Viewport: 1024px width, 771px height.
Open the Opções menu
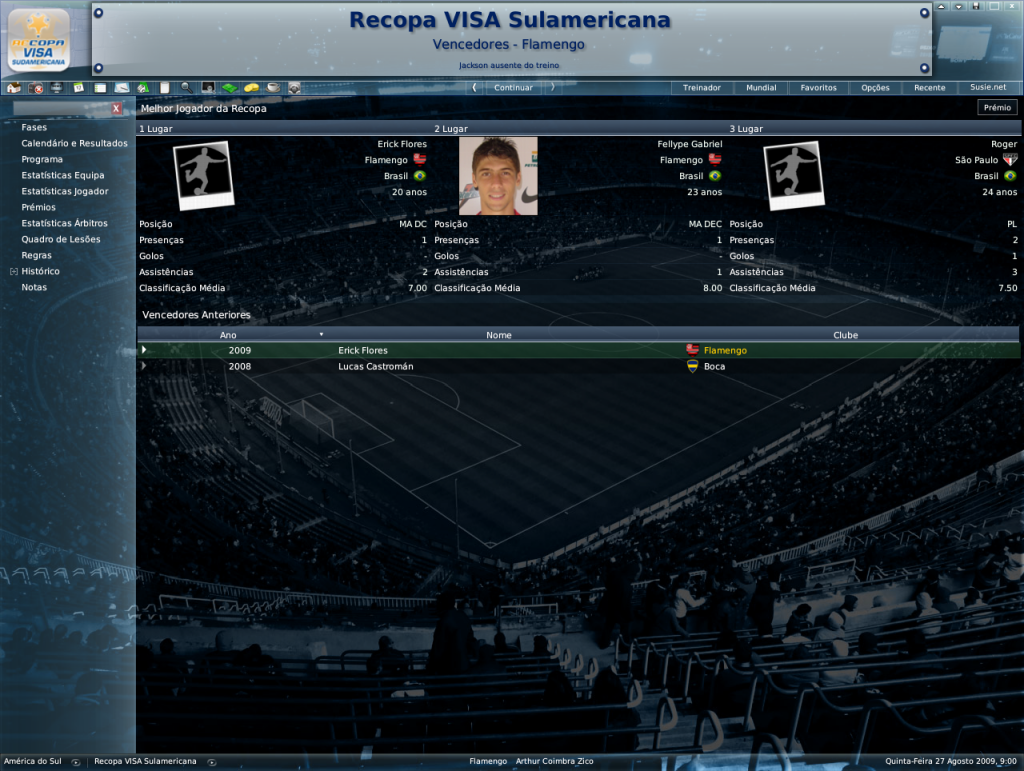pos(875,88)
